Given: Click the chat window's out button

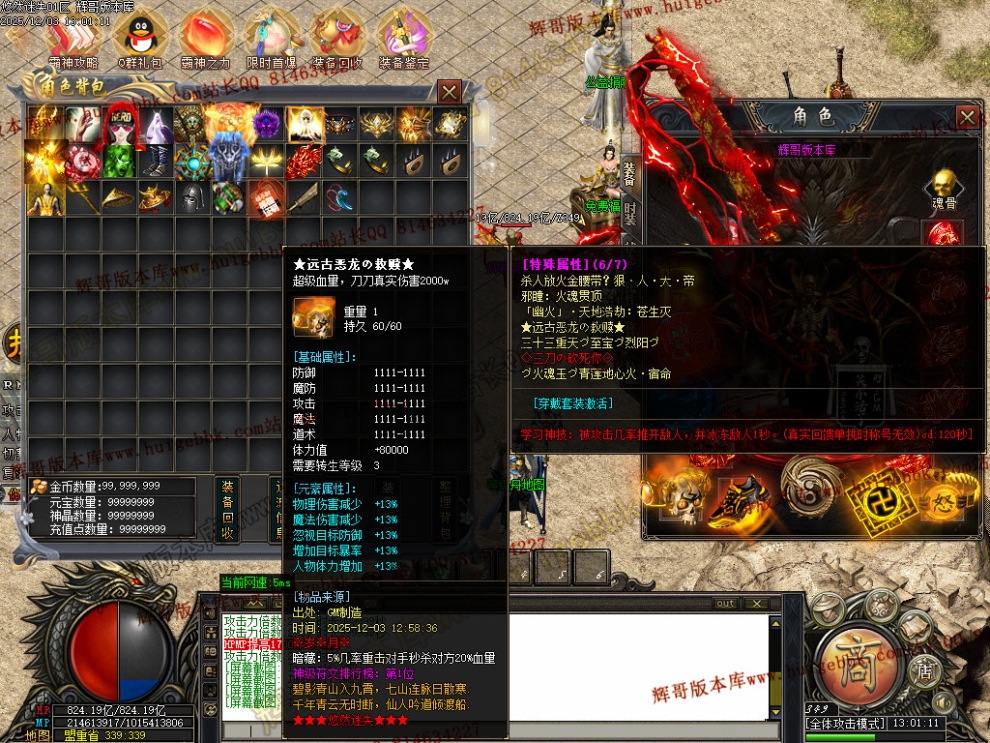Looking at the screenshot, I should [x=725, y=604].
